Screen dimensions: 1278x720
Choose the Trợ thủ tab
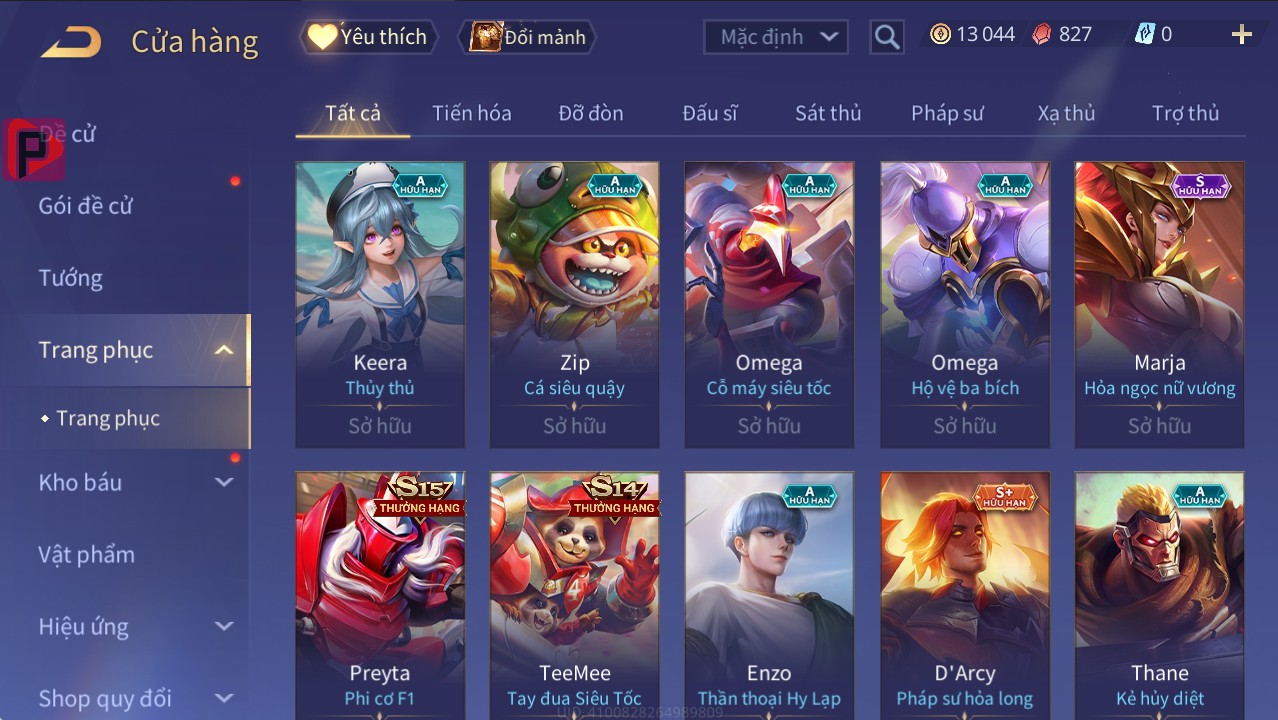point(1185,113)
